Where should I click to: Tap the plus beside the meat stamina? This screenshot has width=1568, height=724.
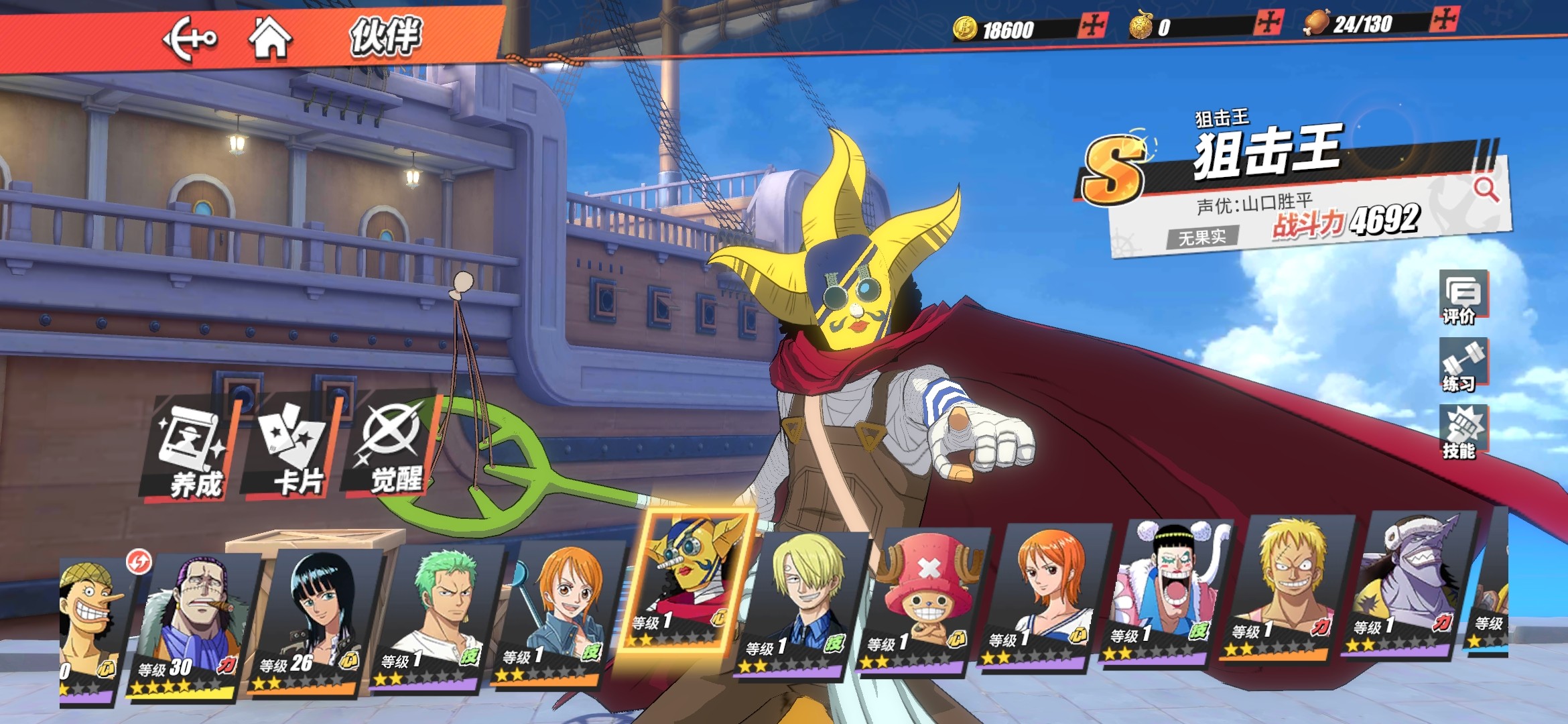(x=1443, y=19)
